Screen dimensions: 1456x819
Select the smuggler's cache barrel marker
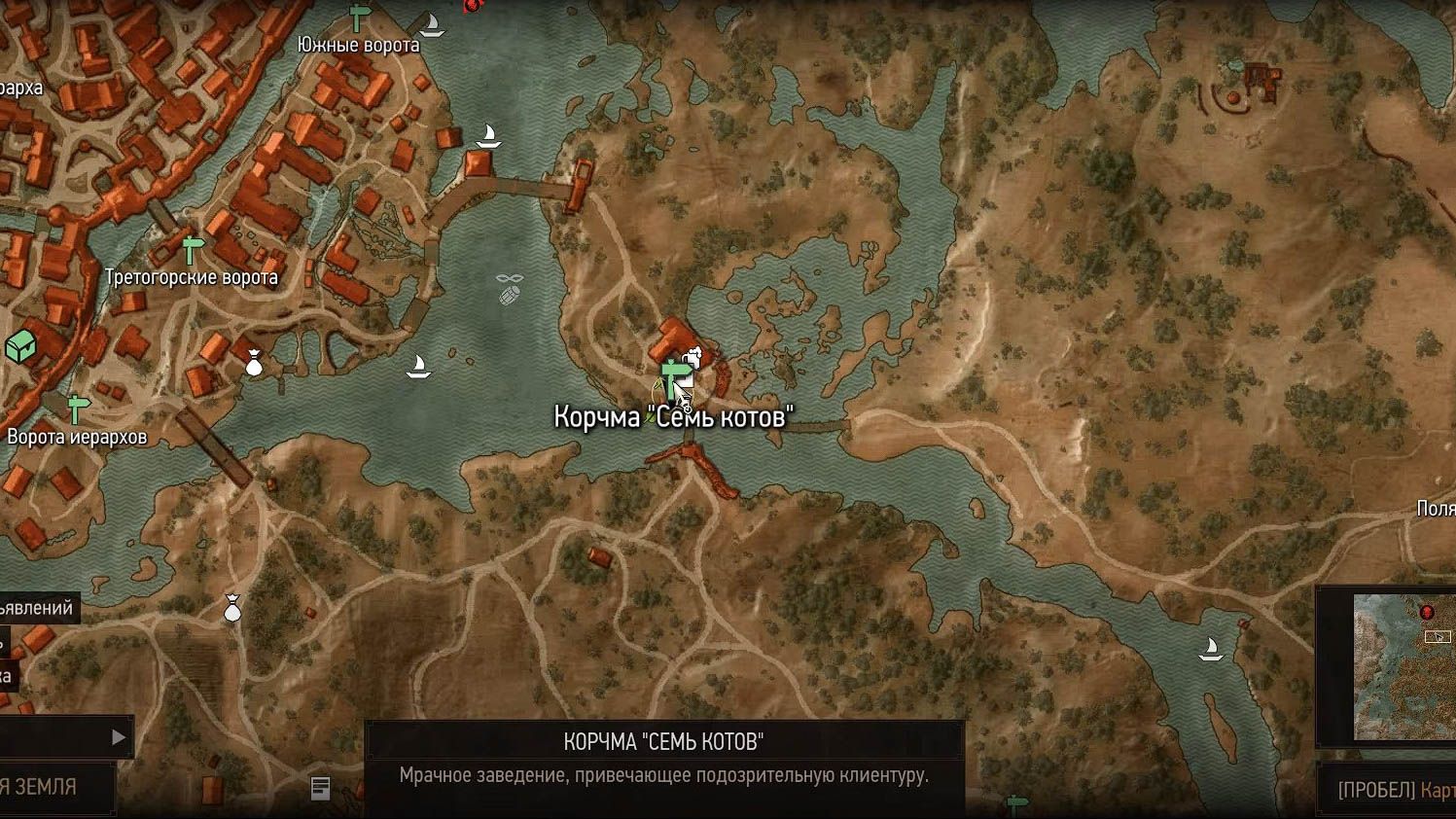(x=510, y=290)
